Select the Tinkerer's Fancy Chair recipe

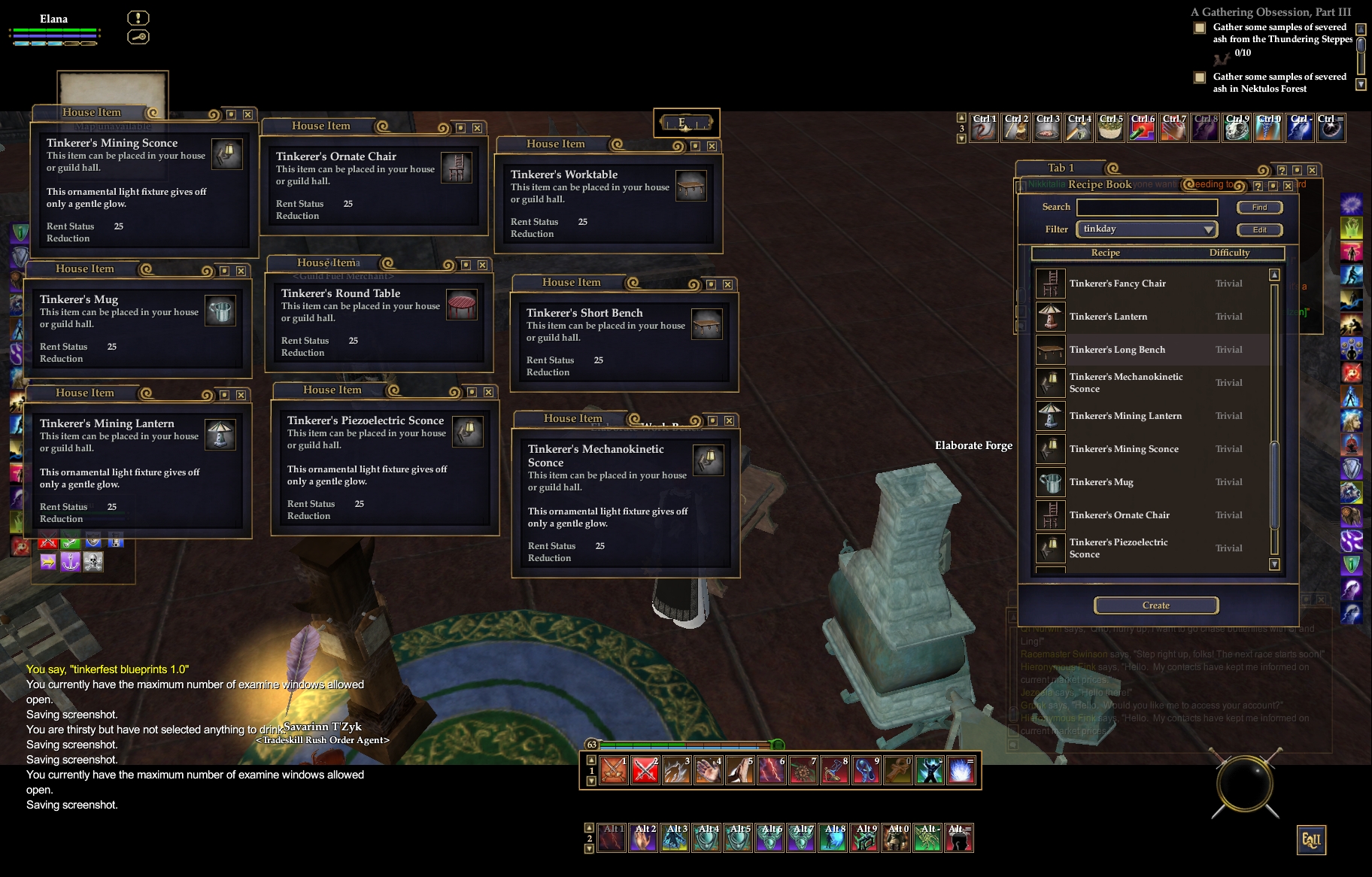pos(1117,284)
